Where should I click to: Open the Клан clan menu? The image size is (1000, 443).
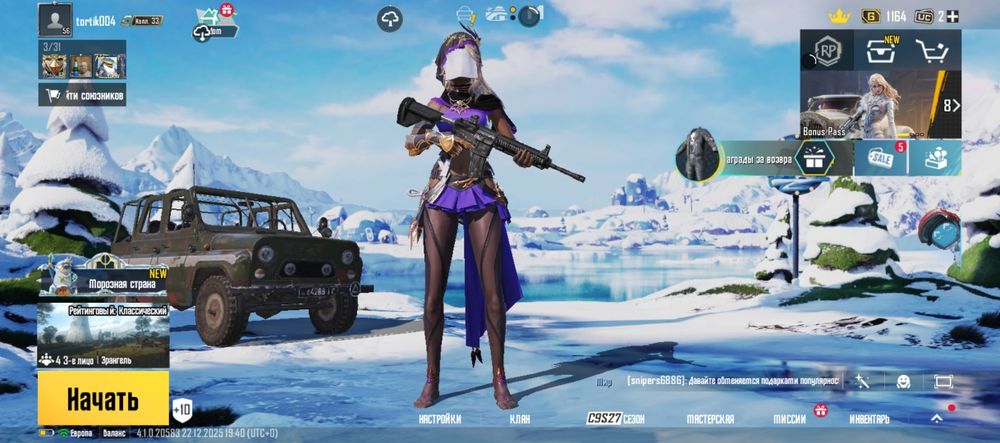click(x=519, y=419)
